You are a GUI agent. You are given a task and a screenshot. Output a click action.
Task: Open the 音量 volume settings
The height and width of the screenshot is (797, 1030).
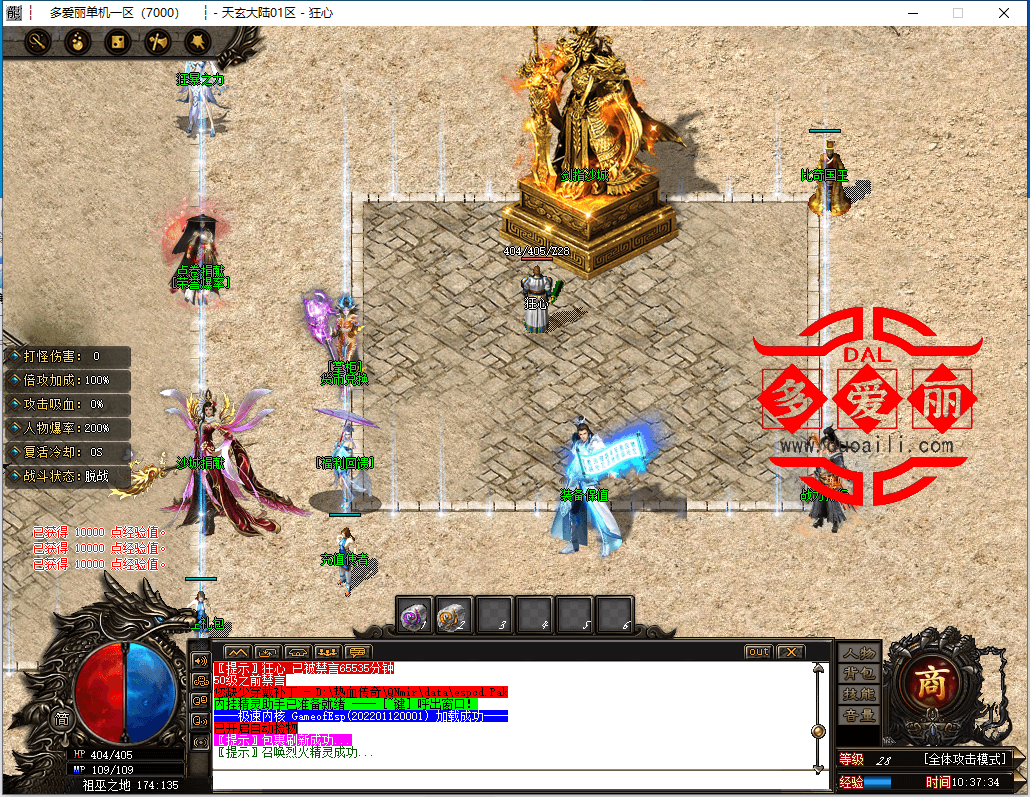[x=859, y=716]
